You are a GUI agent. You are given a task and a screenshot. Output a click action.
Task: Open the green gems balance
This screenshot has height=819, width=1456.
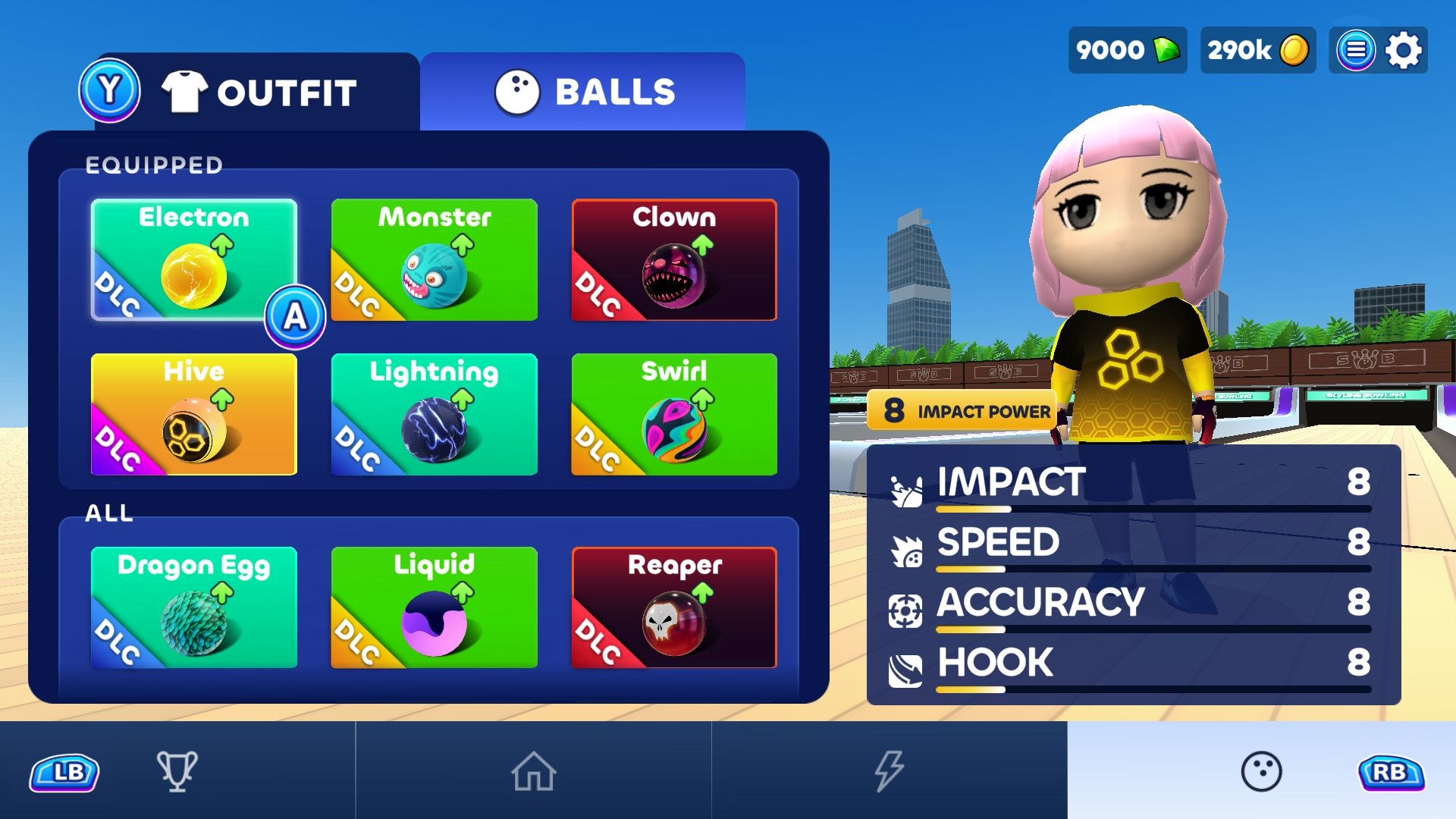1128,50
